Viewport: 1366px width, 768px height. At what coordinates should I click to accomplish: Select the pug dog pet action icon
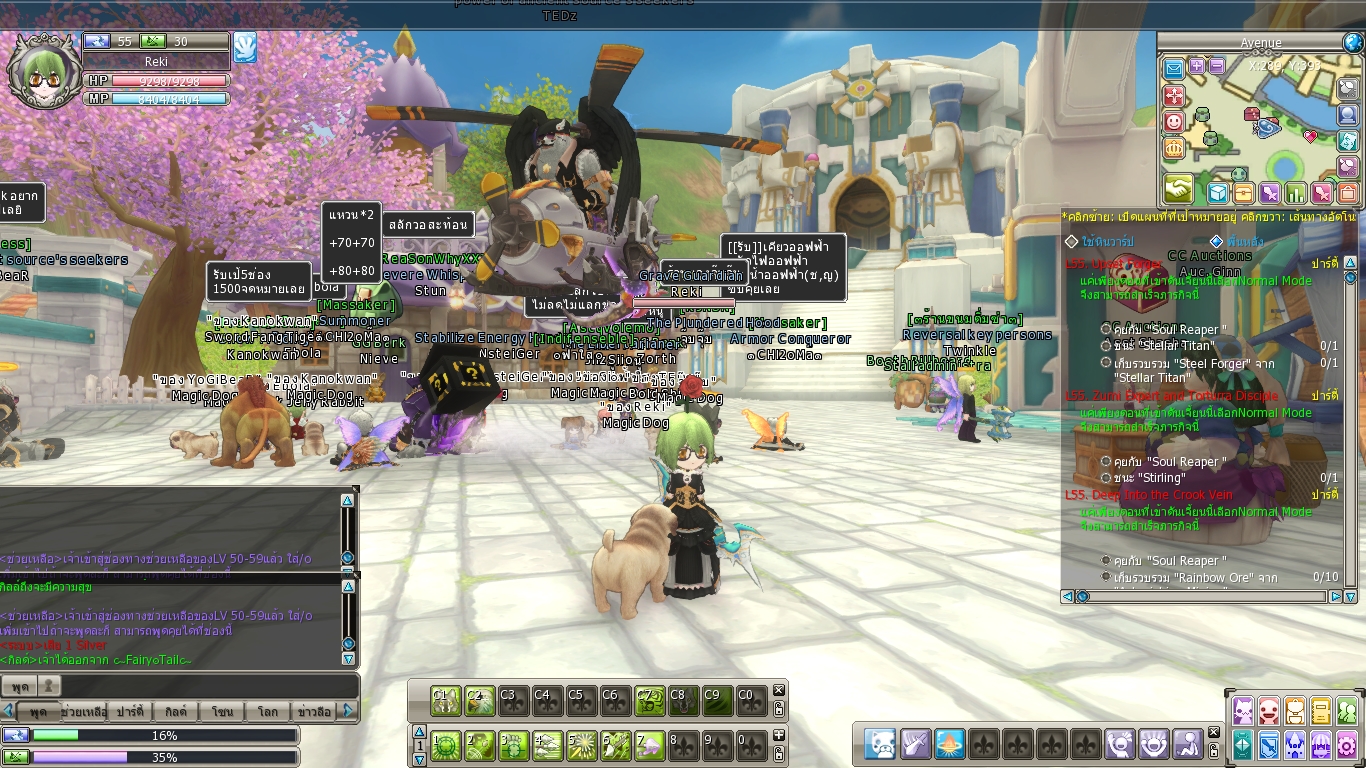[881, 744]
